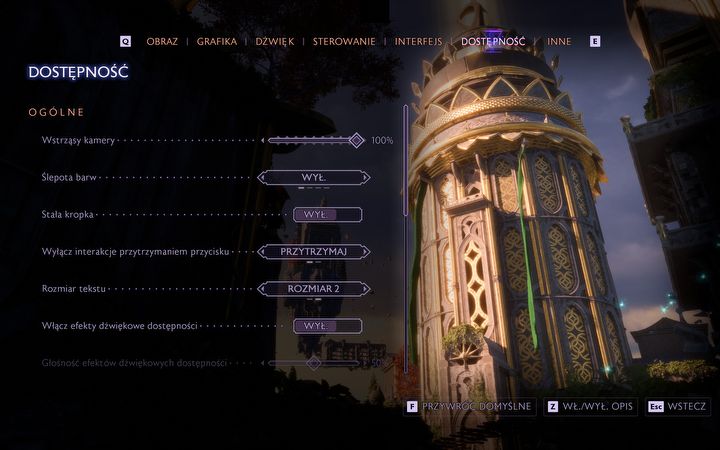Toggle Włącz efekty dźwiękowe dostępności
Viewport: 720px width, 450px height.
pos(327,326)
